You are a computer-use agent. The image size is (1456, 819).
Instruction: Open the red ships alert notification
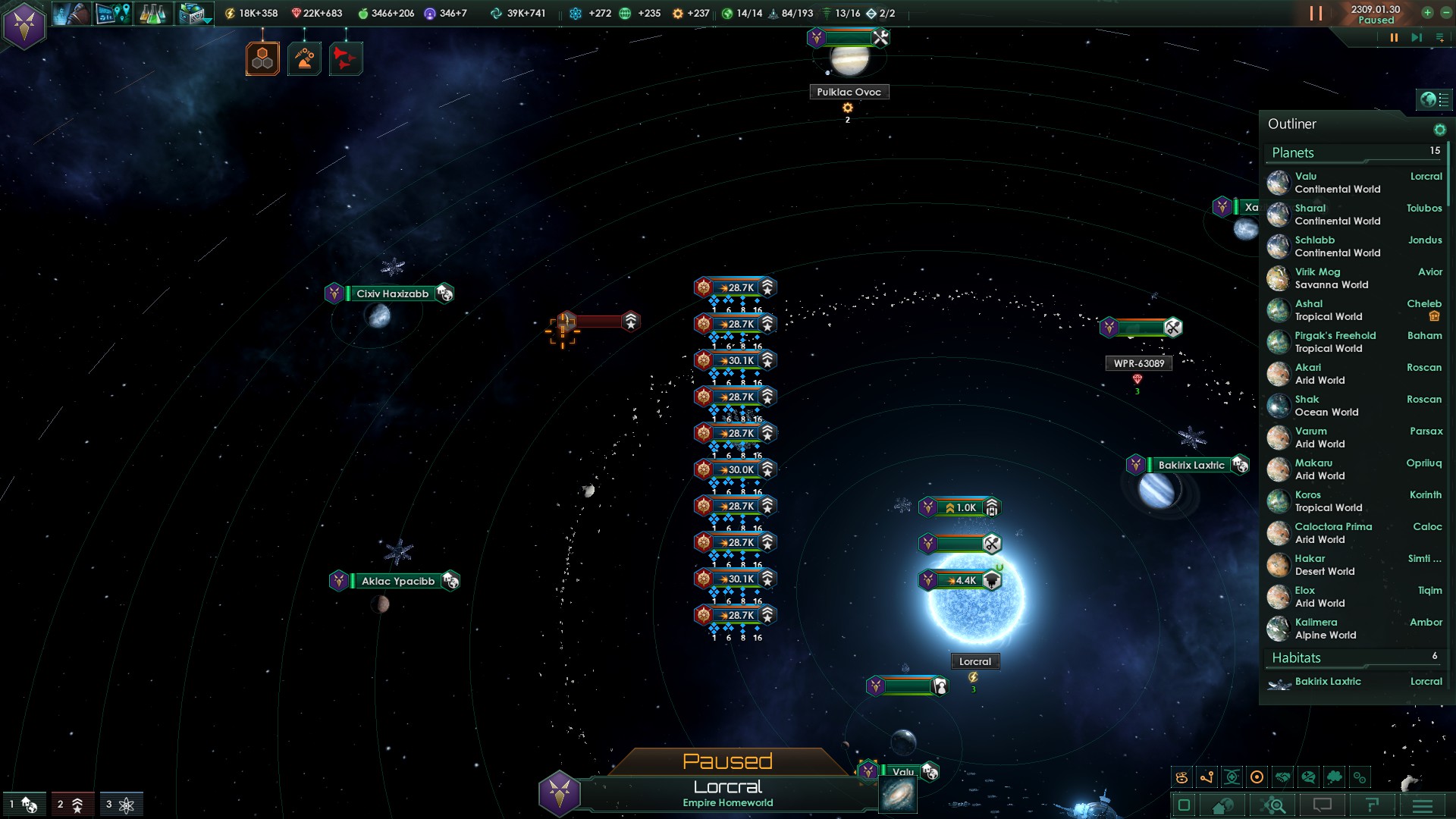(346, 58)
